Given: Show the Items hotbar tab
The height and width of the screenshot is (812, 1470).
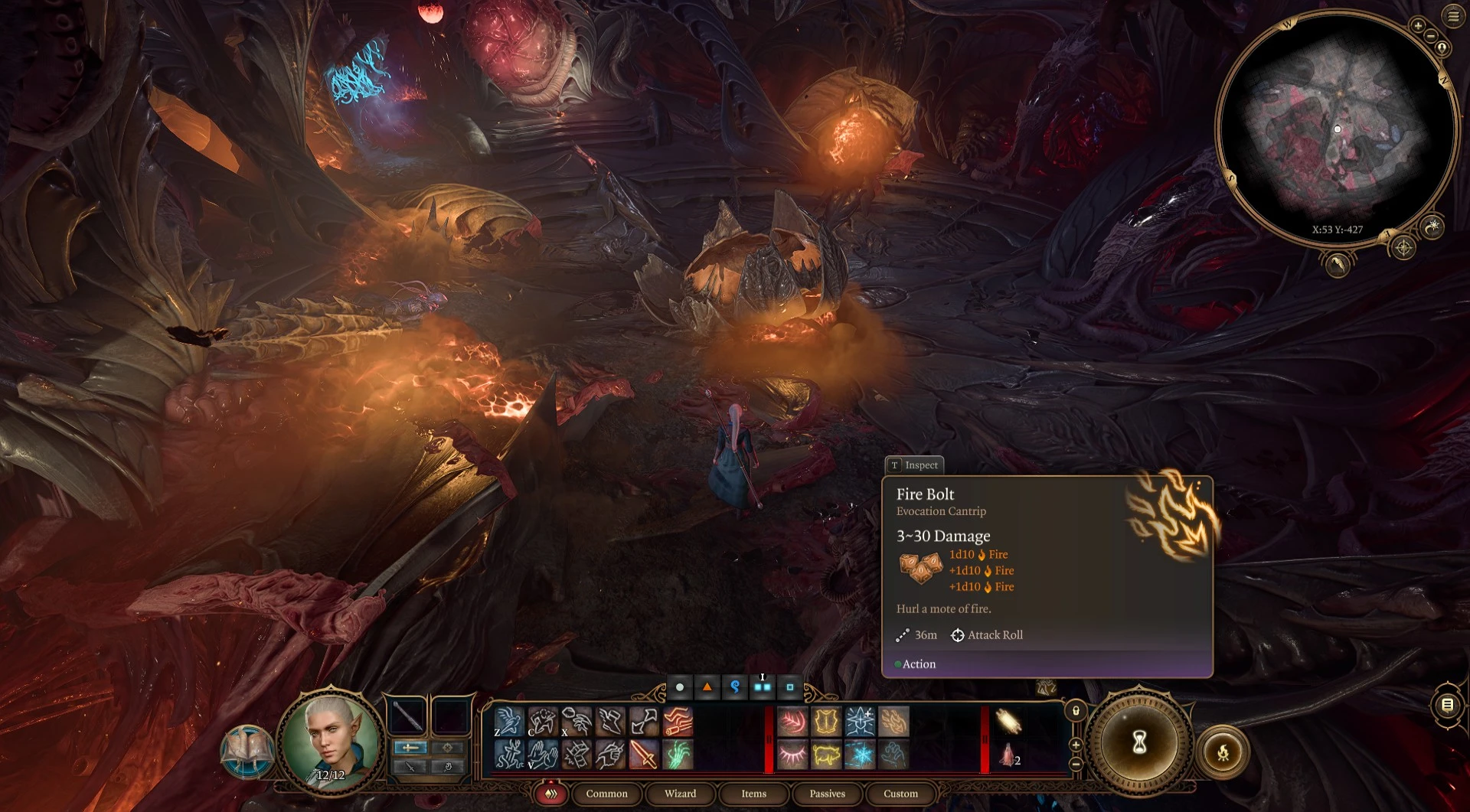Looking at the screenshot, I should [x=753, y=794].
